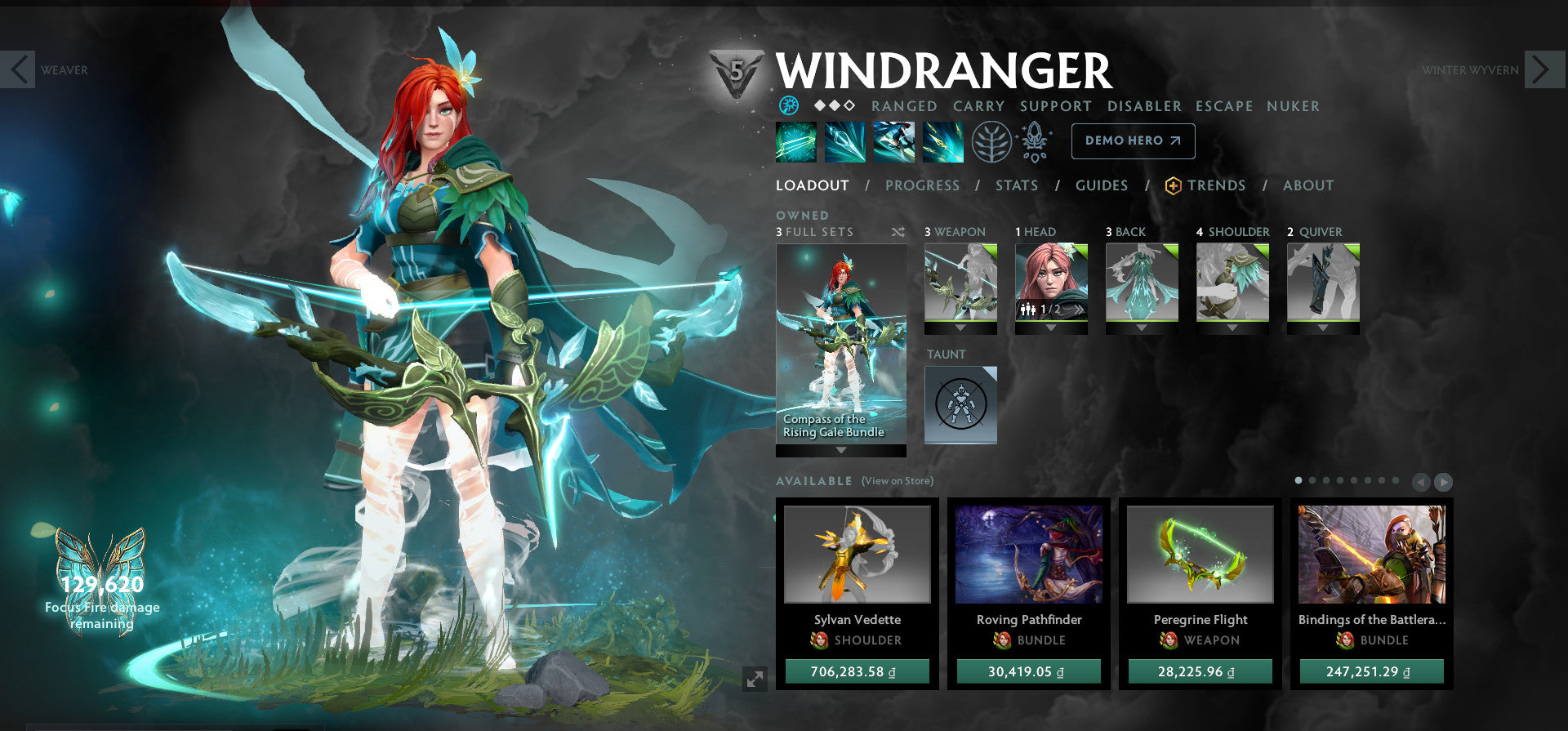Open the Windrun ability icon

pyautogui.click(x=894, y=140)
